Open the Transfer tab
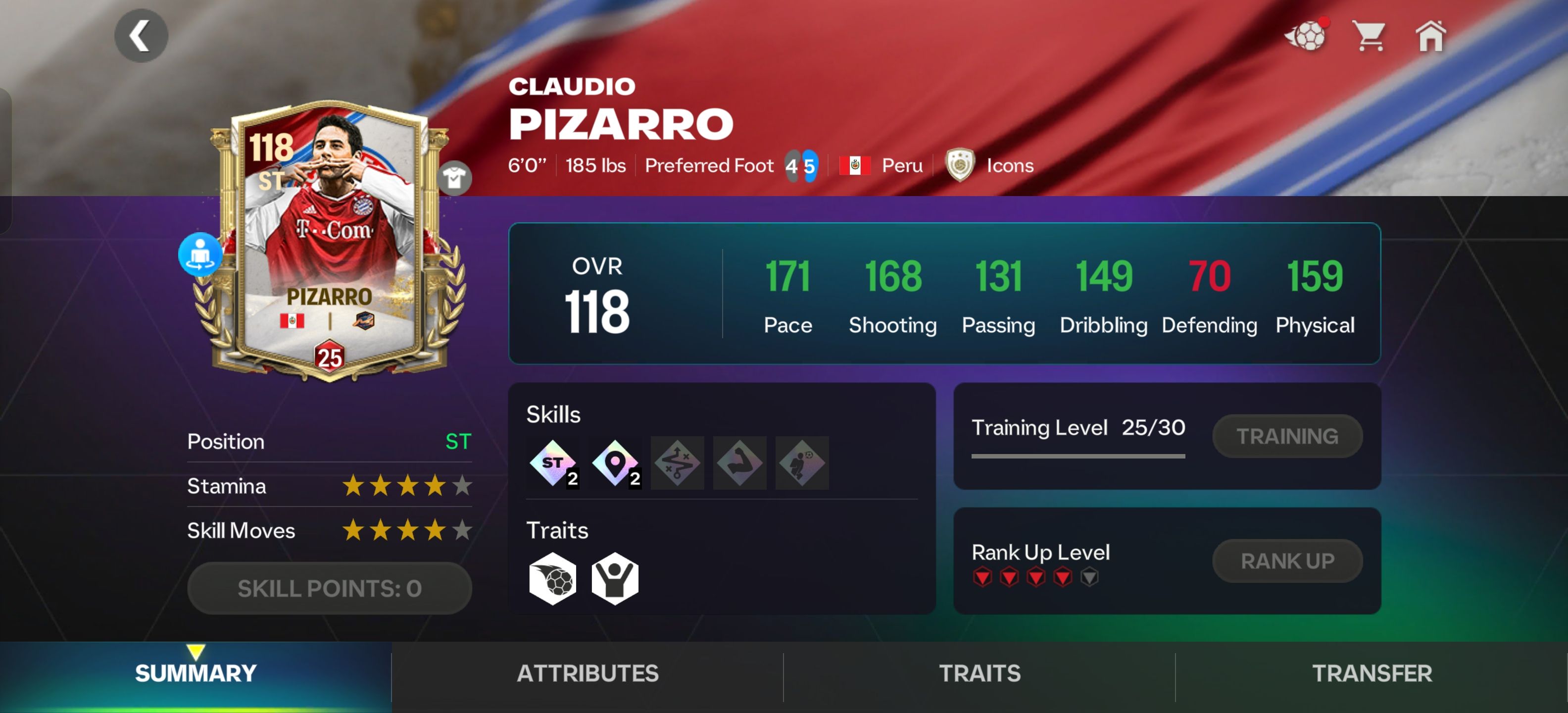 pos(1372,673)
